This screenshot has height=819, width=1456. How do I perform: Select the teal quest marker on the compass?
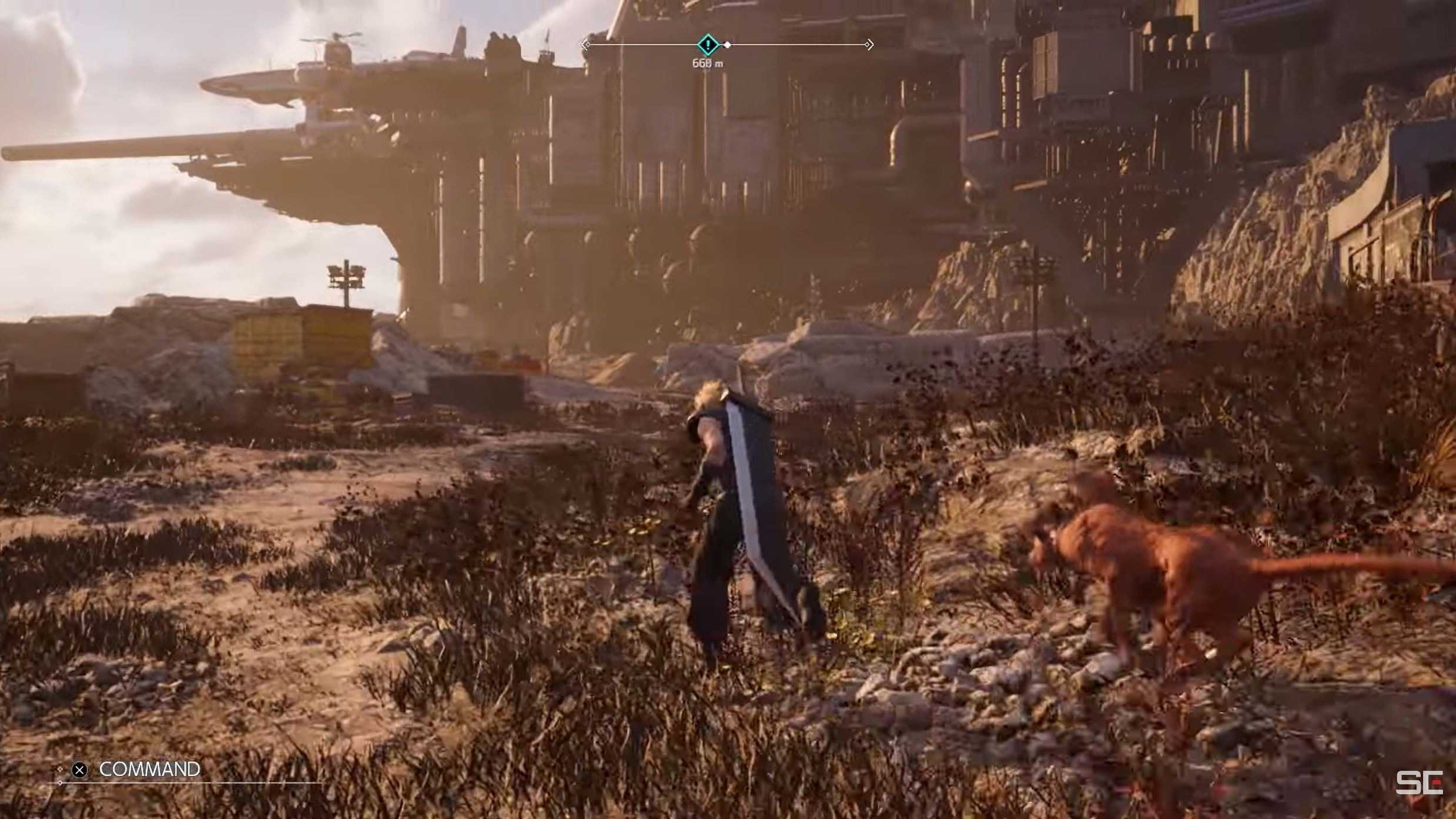(x=708, y=44)
